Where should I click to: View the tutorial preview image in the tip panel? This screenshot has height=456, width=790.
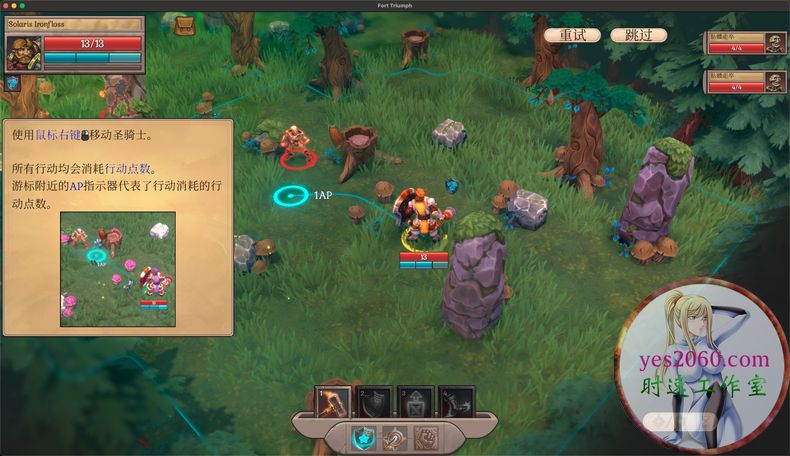[118, 268]
